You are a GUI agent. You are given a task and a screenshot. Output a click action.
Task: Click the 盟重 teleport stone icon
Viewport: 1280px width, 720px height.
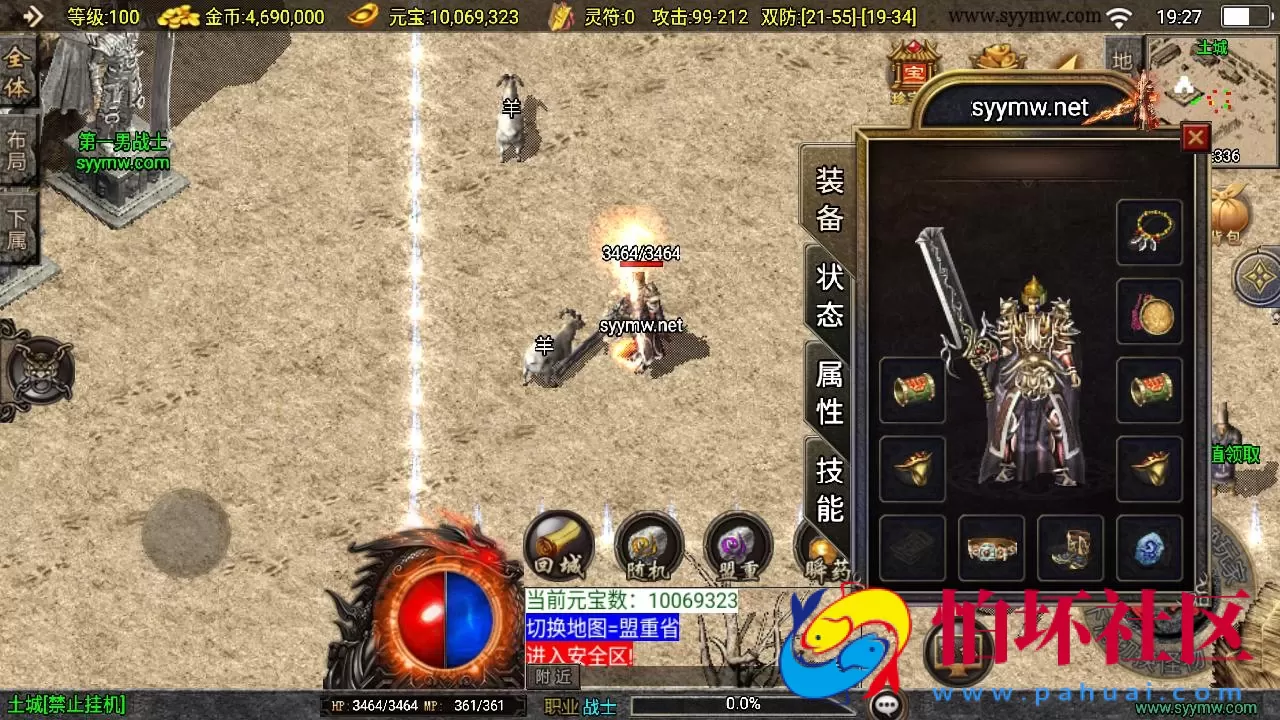[738, 545]
